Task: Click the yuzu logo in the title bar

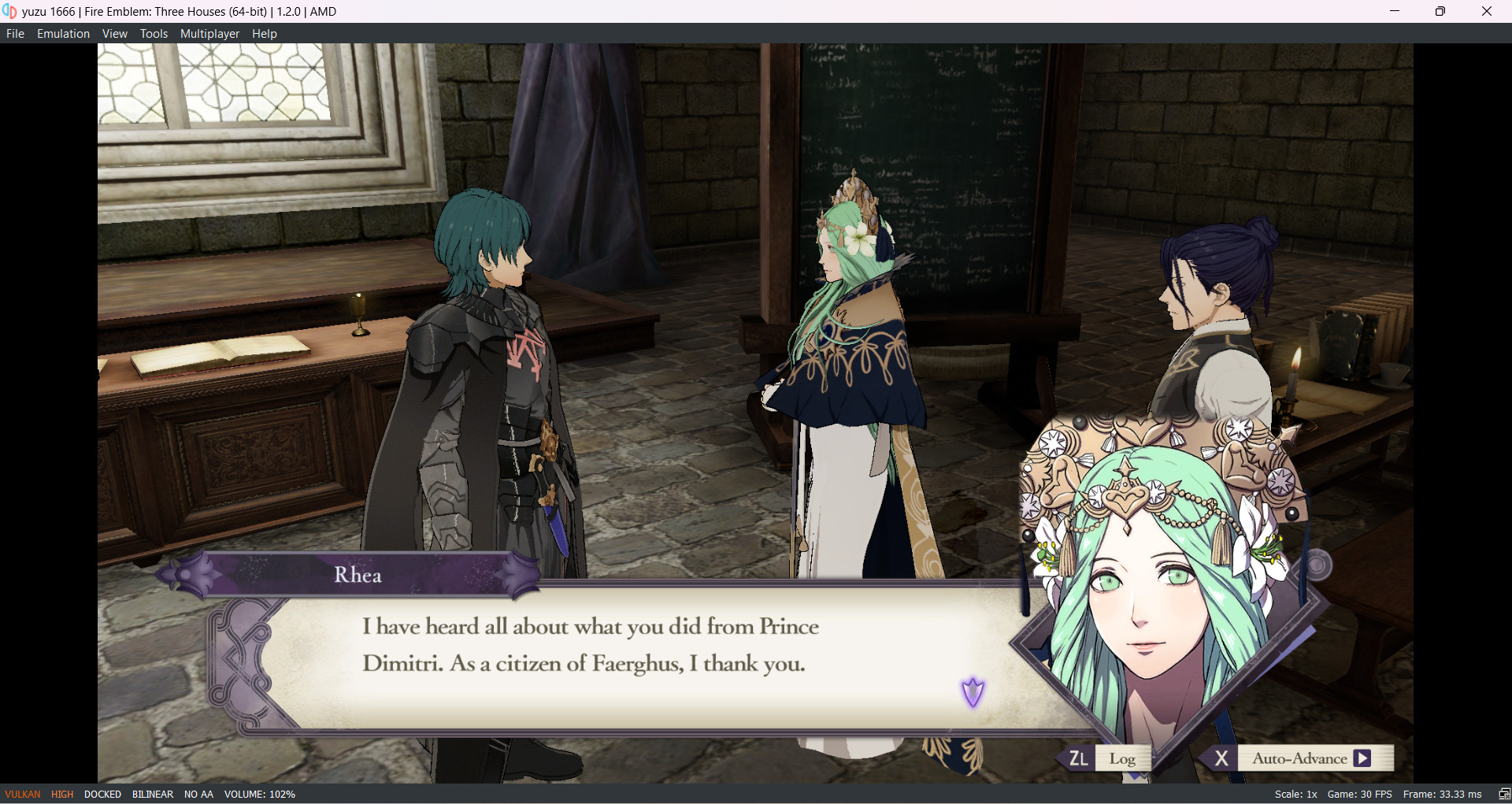Action: pyautogui.click(x=10, y=11)
